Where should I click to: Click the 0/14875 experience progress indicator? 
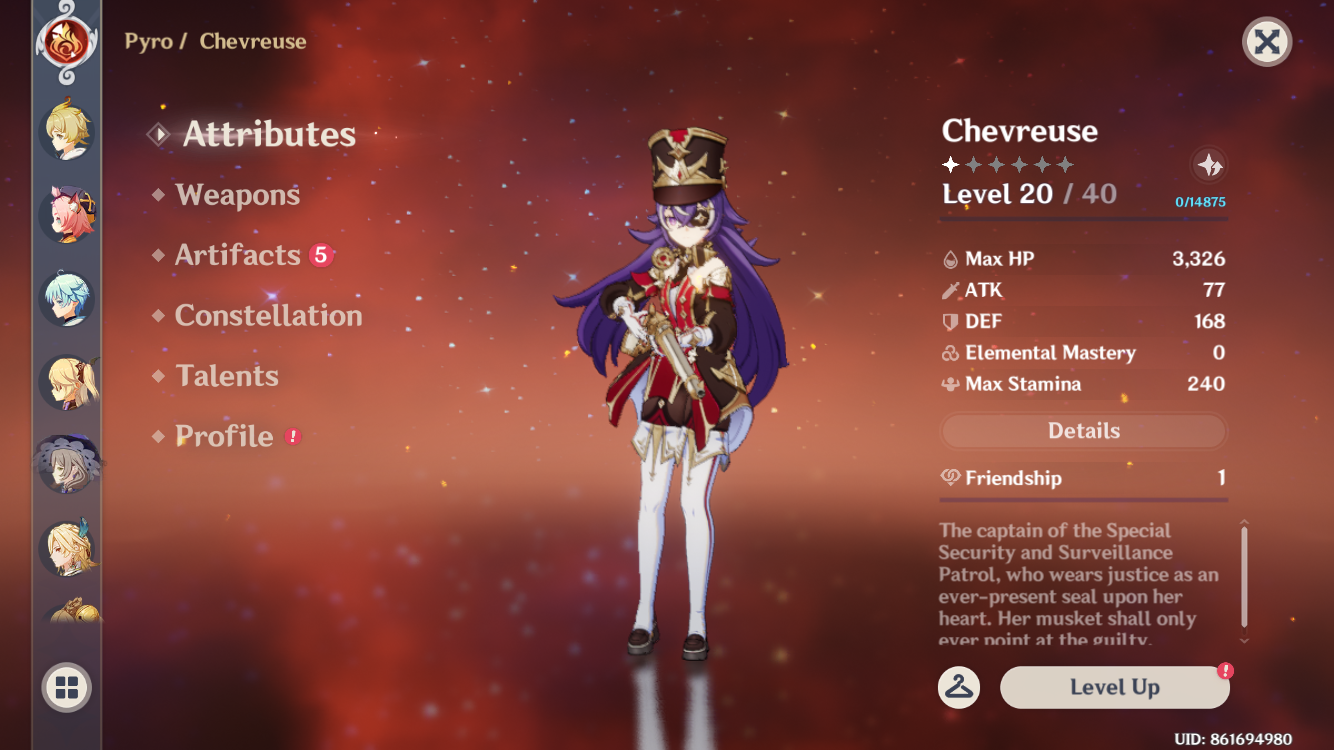(1199, 200)
